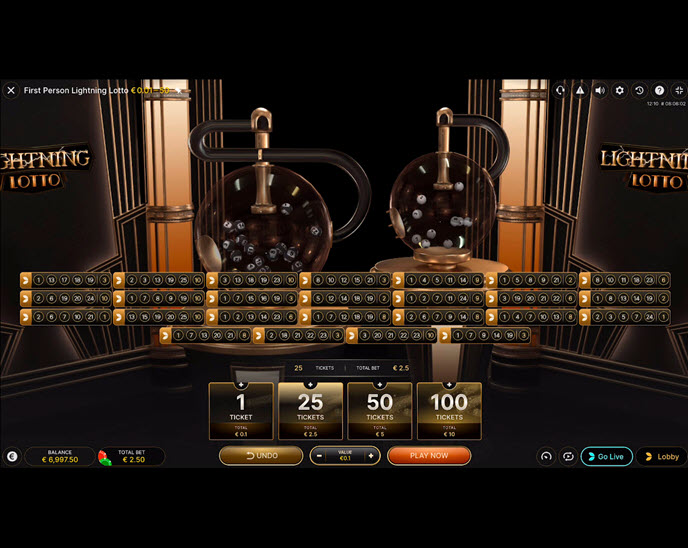Switch to the Go Live game
The width and height of the screenshot is (688, 548).
pos(607,456)
